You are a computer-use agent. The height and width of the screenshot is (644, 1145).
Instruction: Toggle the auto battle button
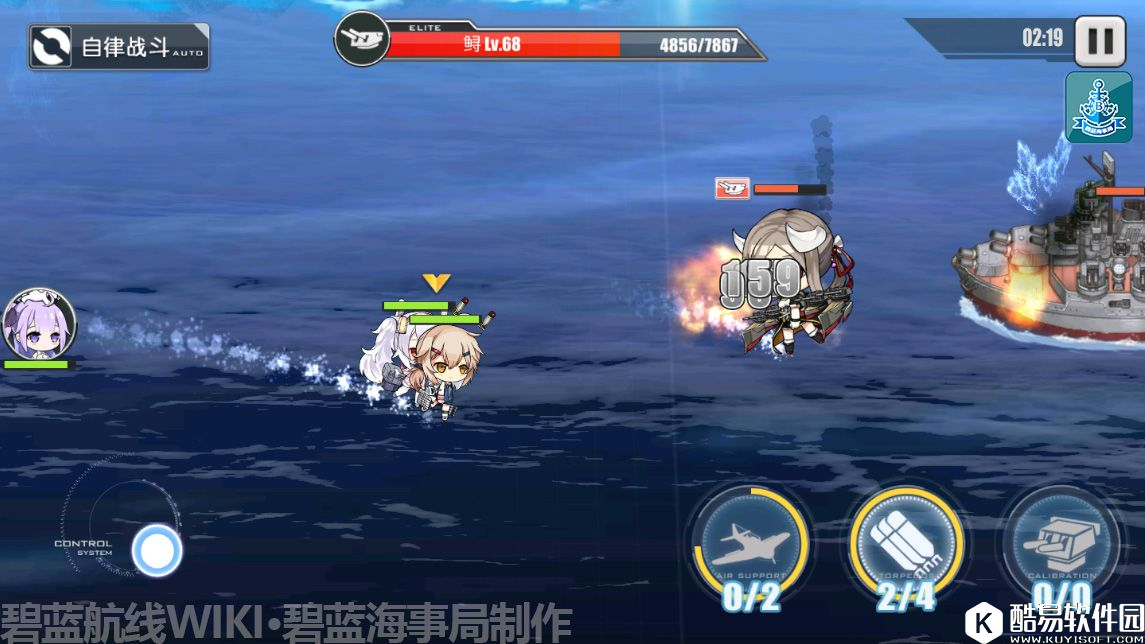click(119, 46)
